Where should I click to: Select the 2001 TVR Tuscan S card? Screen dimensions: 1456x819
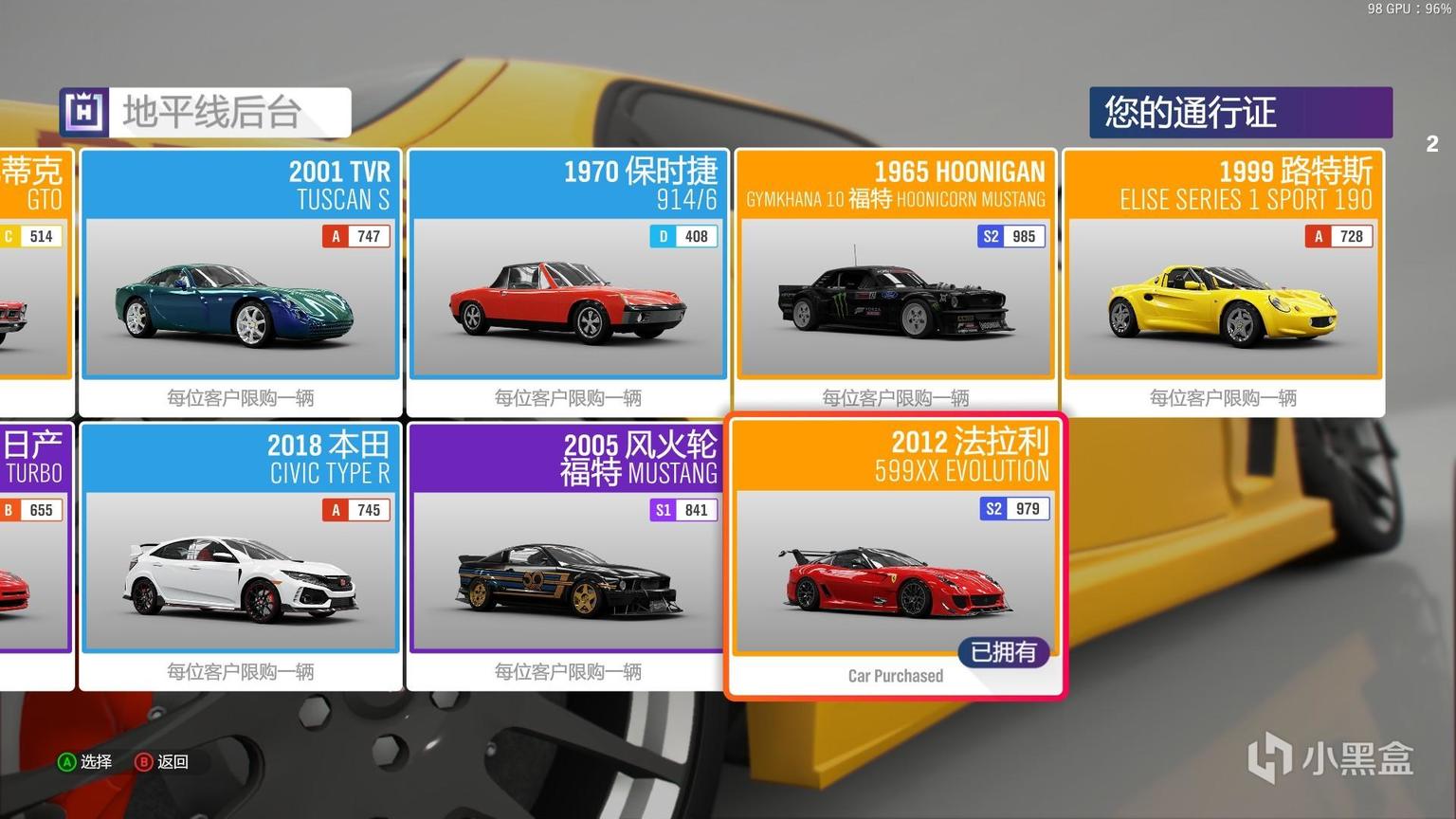click(x=241, y=282)
